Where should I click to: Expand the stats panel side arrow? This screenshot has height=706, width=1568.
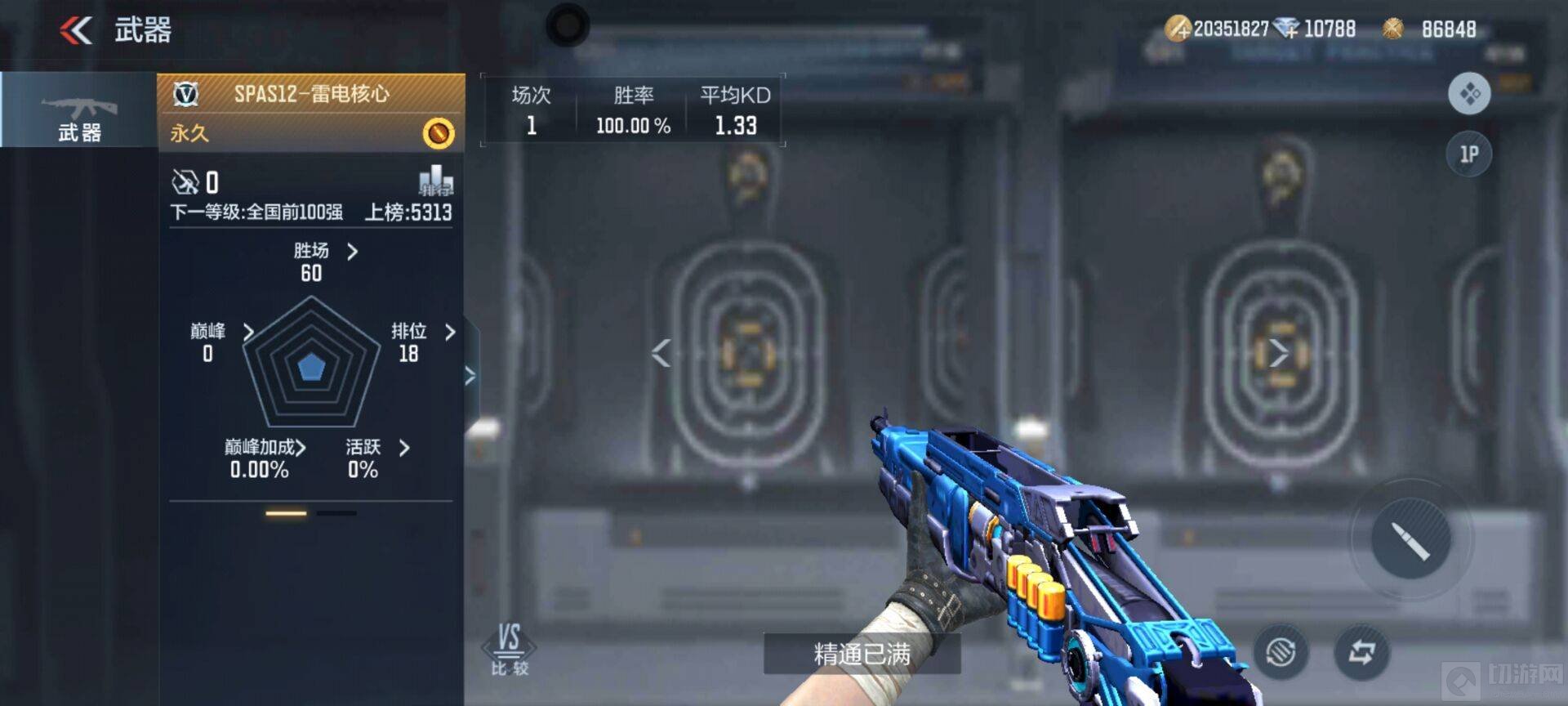click(x=470, y=376)
